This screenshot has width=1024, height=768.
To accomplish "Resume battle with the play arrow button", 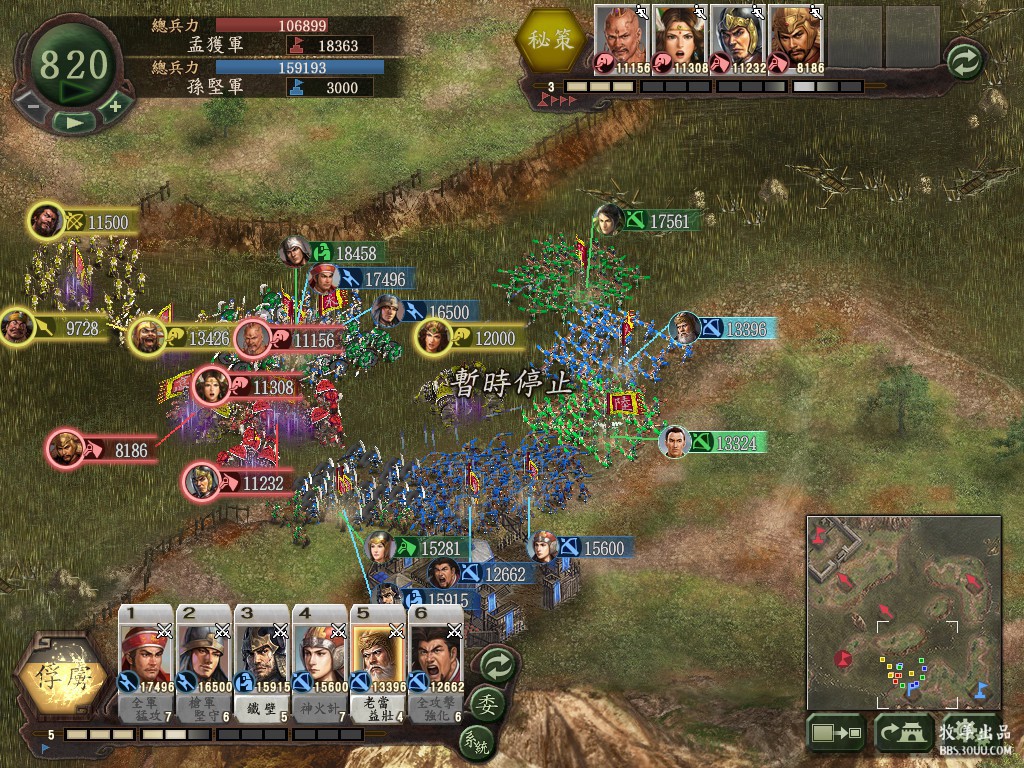I will (x=73, y=121).
